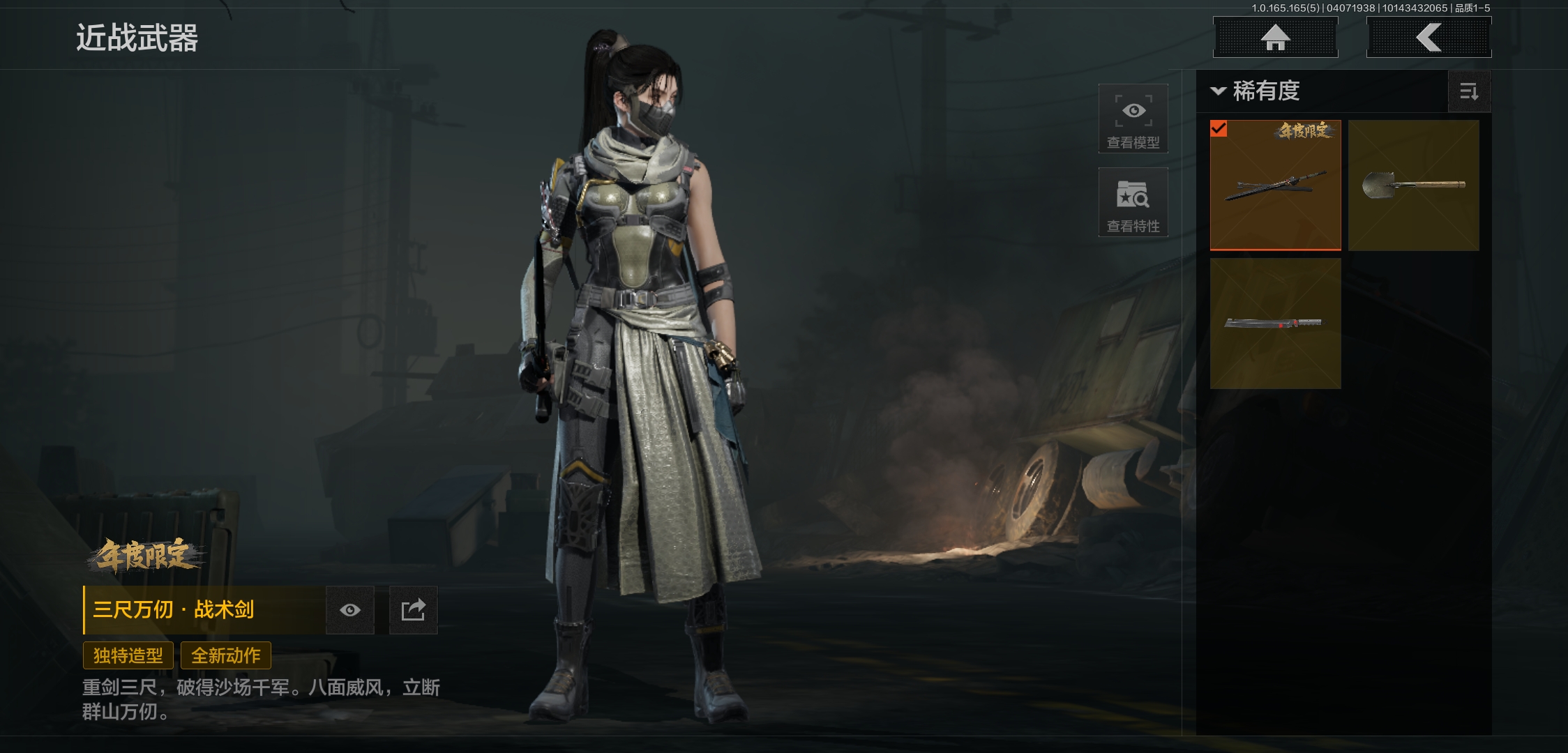Toggle the sort order icon
The height and width of the screenshot is (753, 1568).
tap(1469, 91)
